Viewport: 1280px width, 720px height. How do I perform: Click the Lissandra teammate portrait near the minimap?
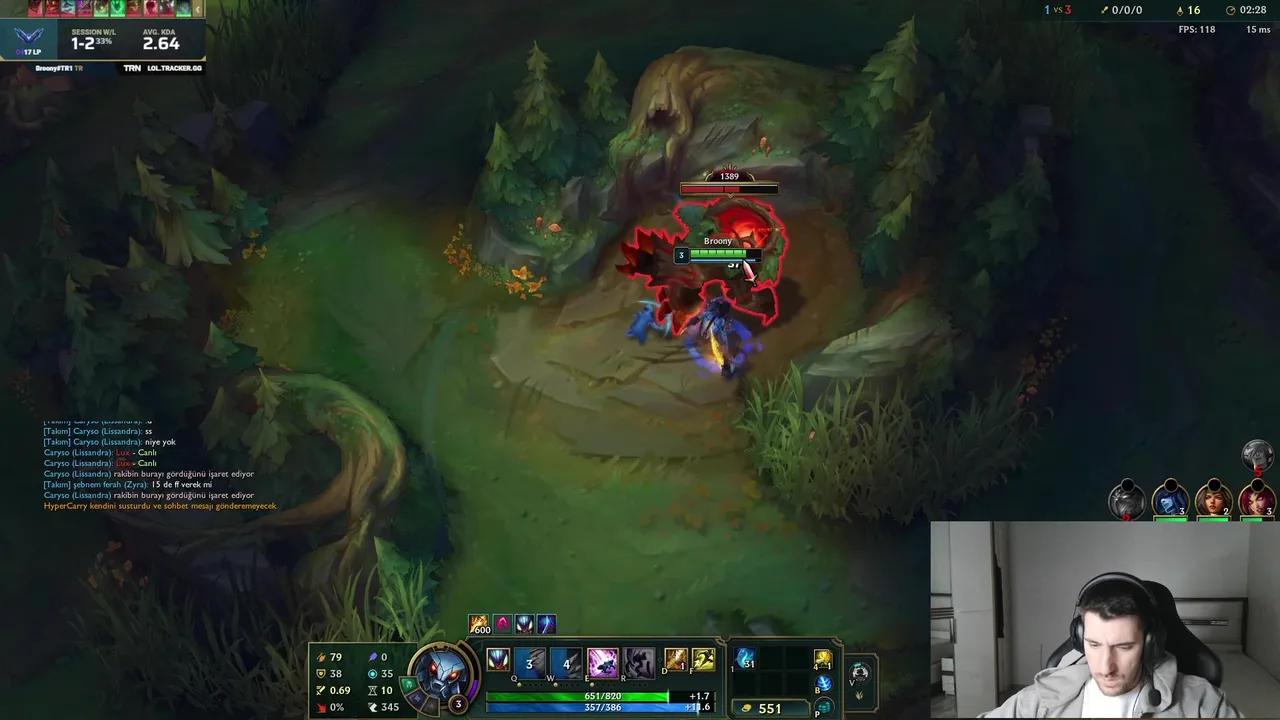tap(1170, 500)
